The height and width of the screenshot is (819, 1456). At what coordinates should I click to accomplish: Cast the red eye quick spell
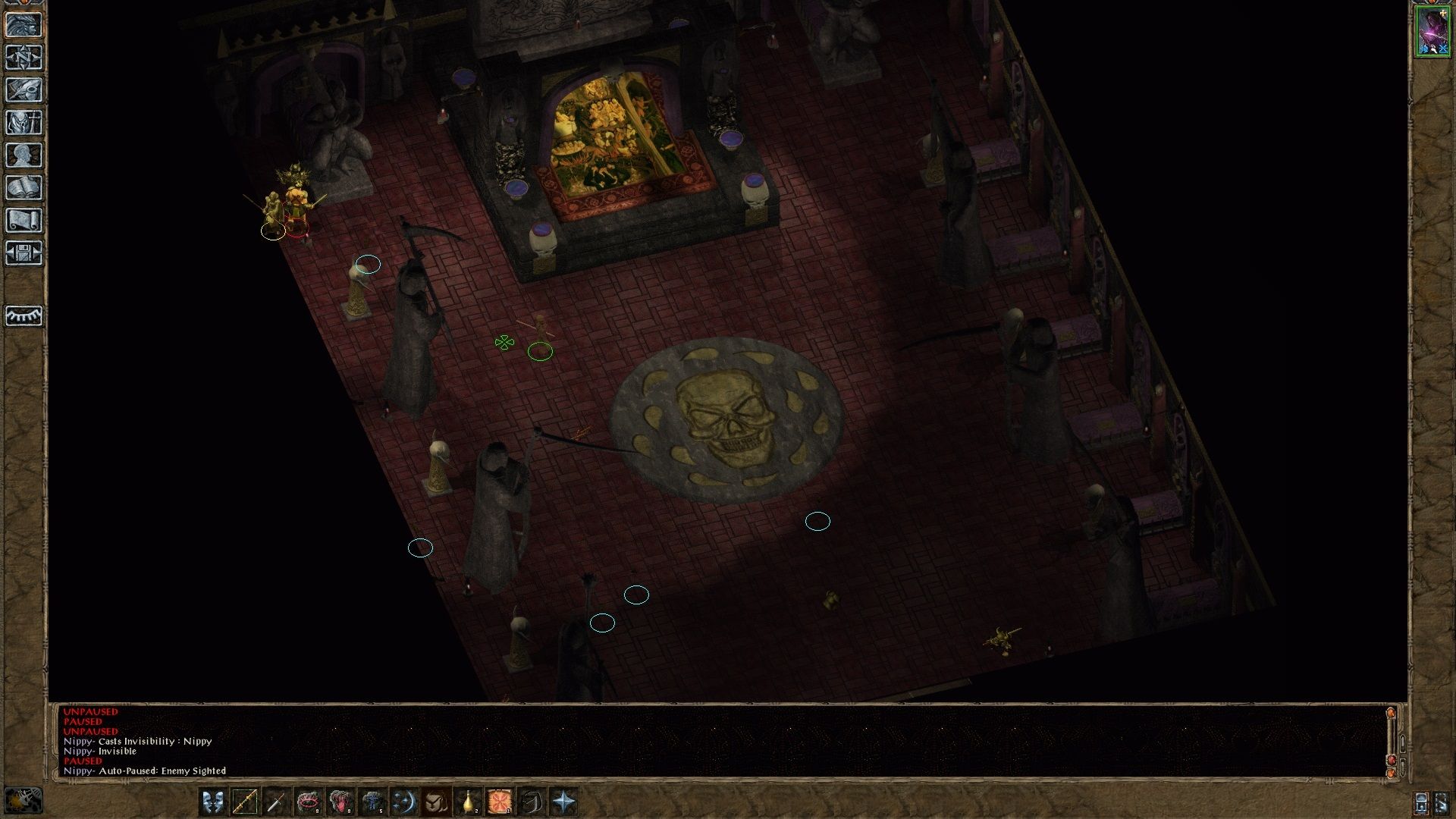click(x=309, y=802)
